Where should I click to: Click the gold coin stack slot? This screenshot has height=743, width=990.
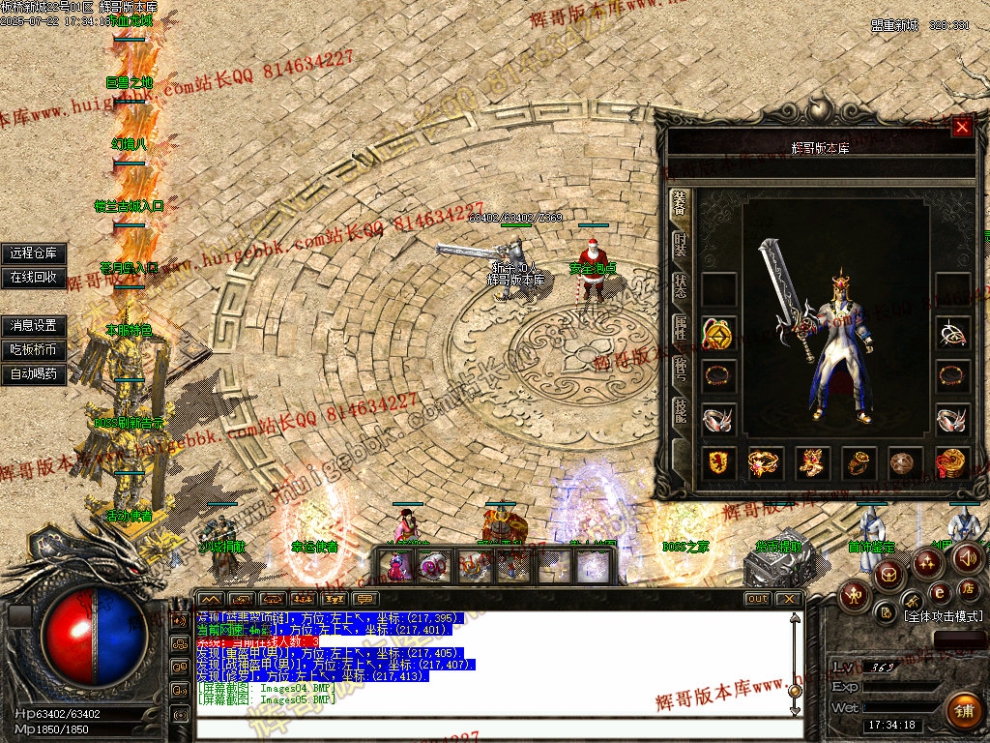(952, 462)
